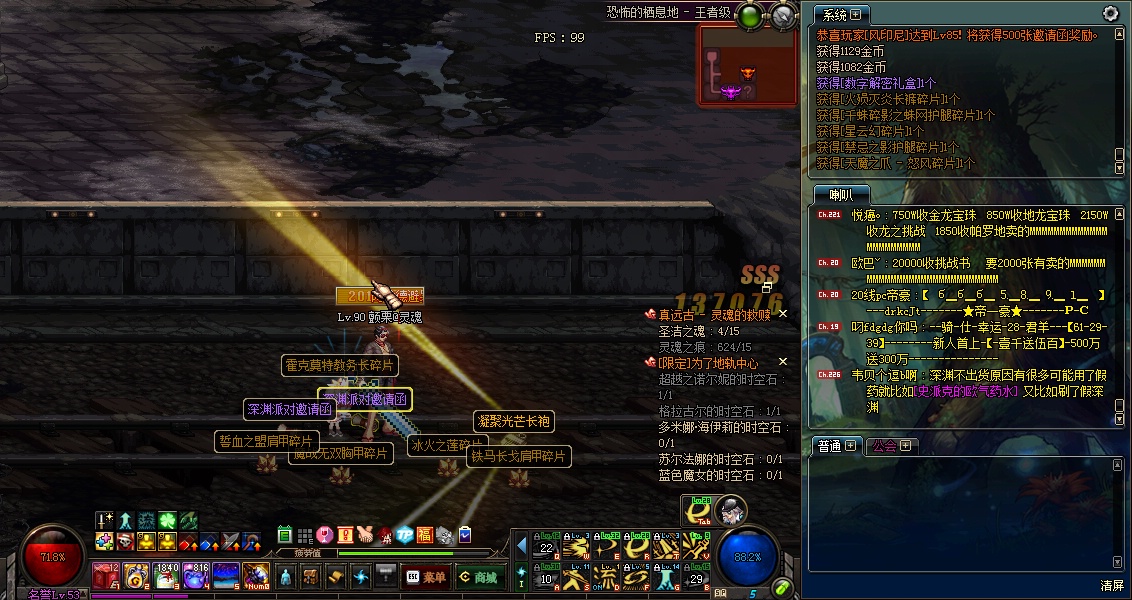The height and width of the screenshot is (600, 1132).
Task: Click 清屏 to clear the chat
Action: point(1112,585)
